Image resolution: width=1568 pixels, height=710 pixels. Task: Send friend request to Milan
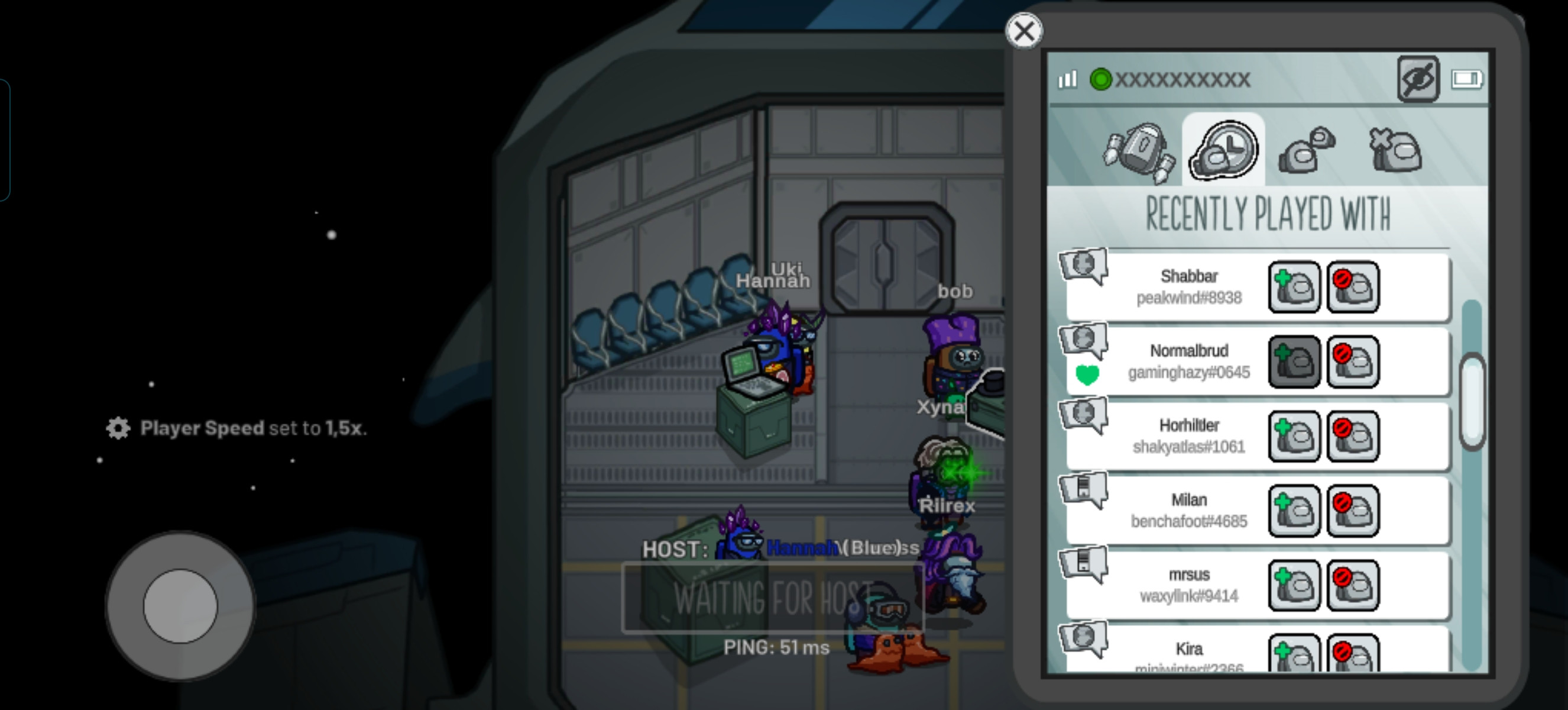click(1294, 511)
